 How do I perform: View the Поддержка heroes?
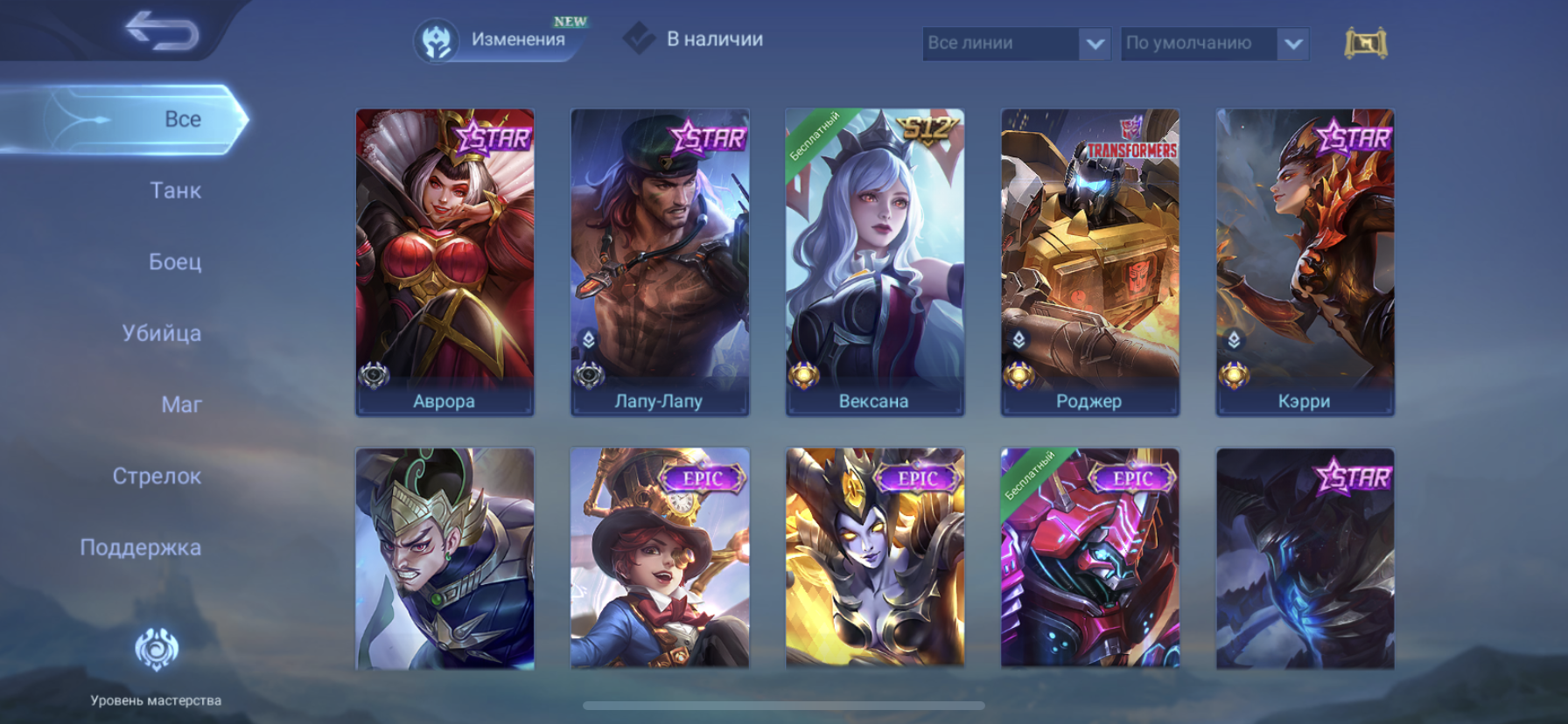(141, 547)
